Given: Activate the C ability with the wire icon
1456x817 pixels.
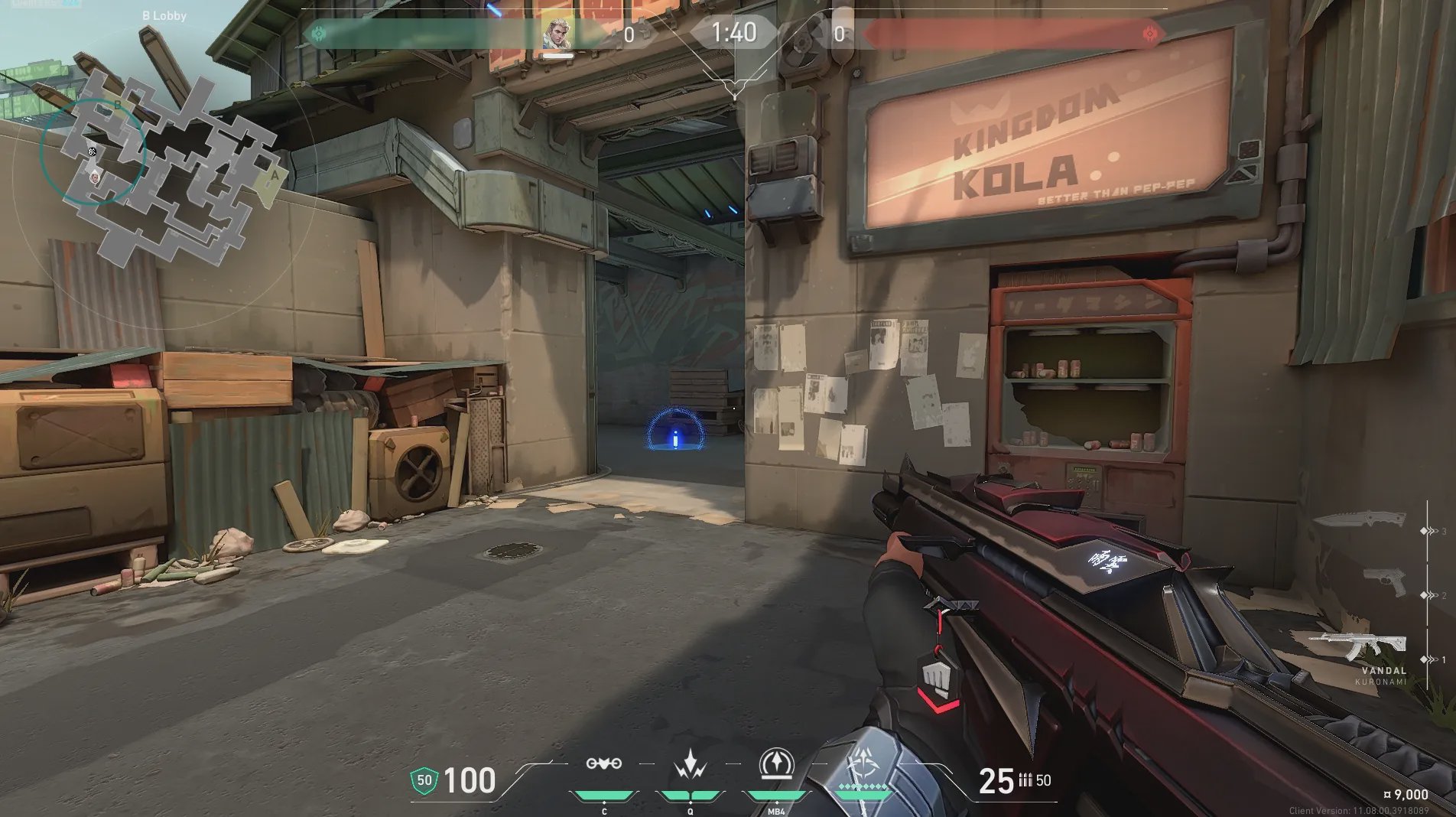Looking at the screenshot, I should coord(603,764).
